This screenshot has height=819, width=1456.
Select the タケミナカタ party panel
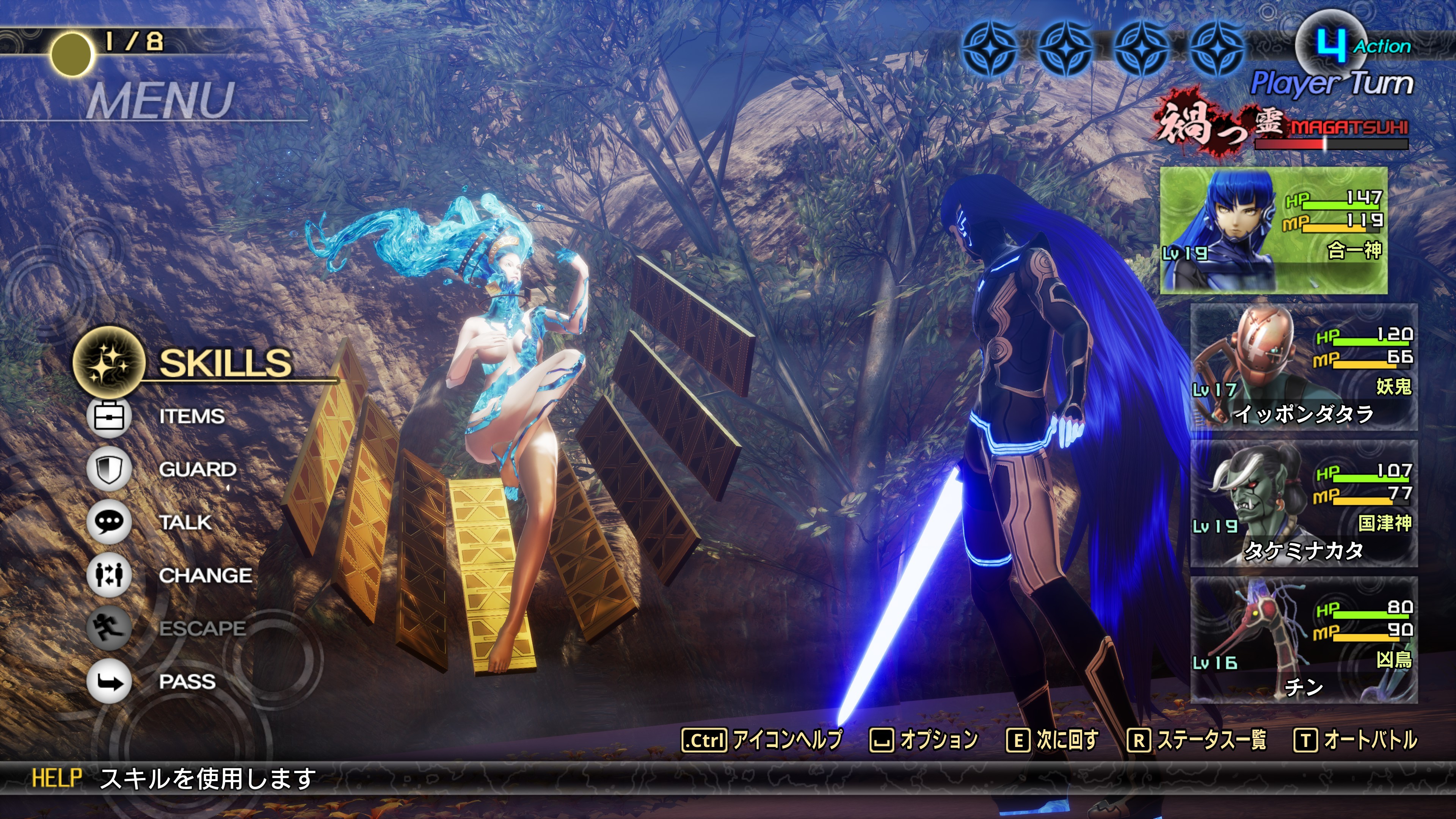click(1304, 504)
